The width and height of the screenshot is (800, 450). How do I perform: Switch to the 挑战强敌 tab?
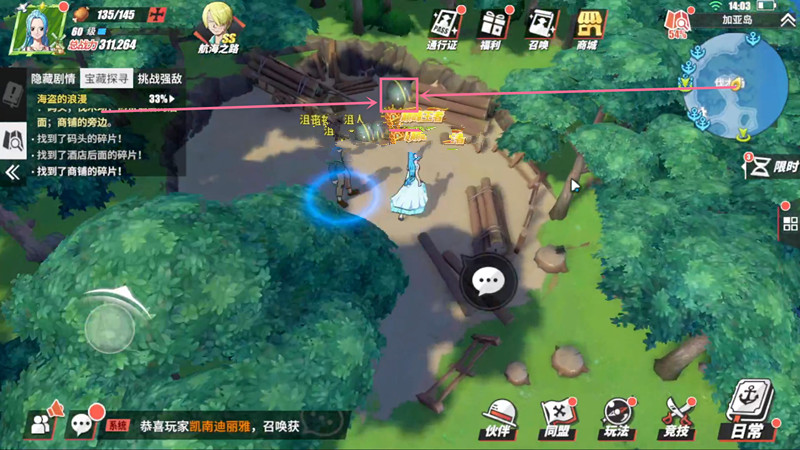click(x=160, y=78)
